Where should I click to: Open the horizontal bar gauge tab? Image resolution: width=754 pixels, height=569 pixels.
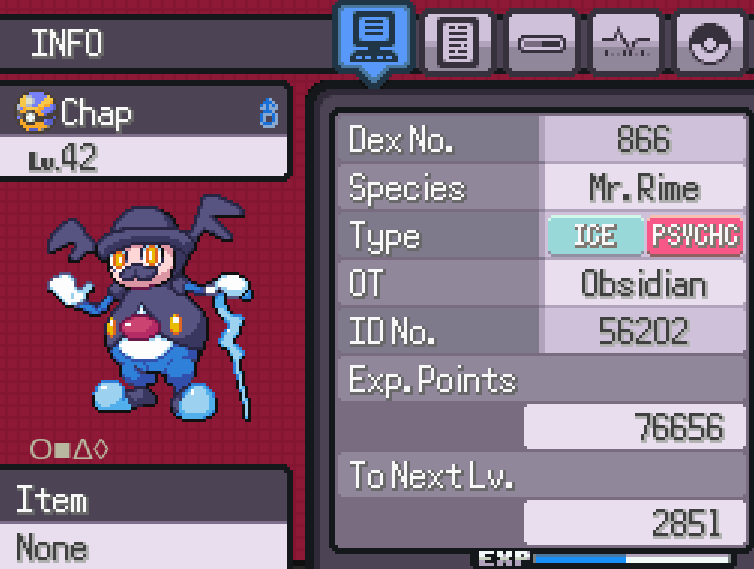541,43
